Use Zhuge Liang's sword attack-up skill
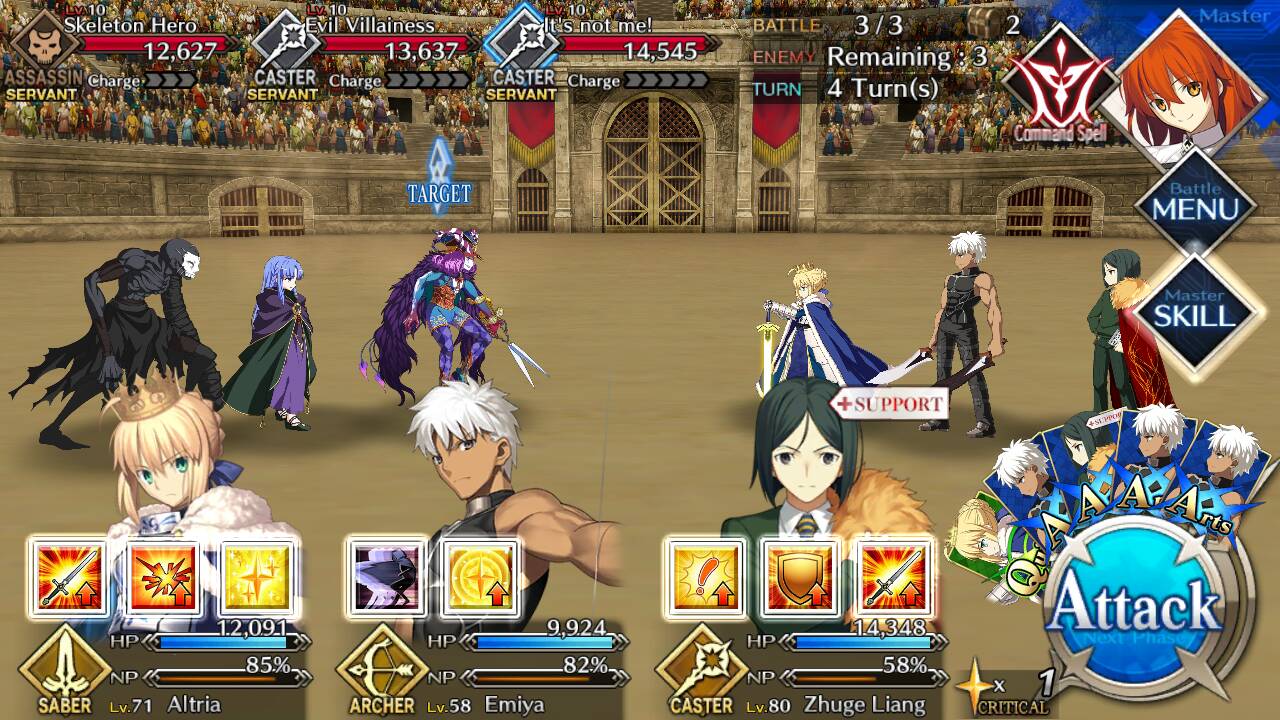 [x=894, y=579]
